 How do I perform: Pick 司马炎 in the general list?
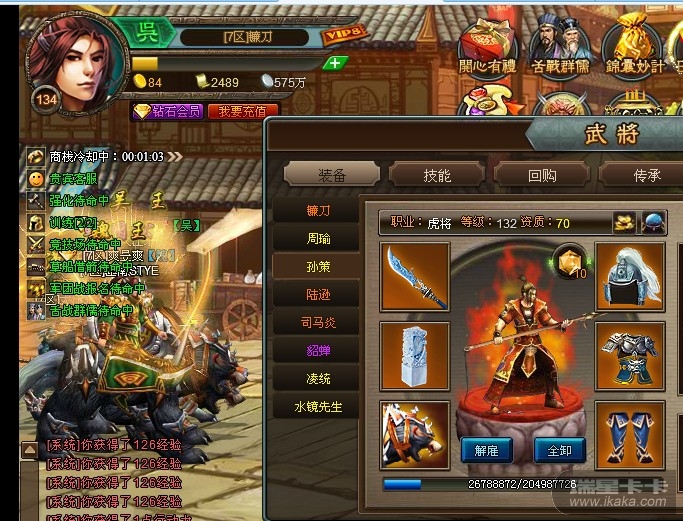pos(319,323)
